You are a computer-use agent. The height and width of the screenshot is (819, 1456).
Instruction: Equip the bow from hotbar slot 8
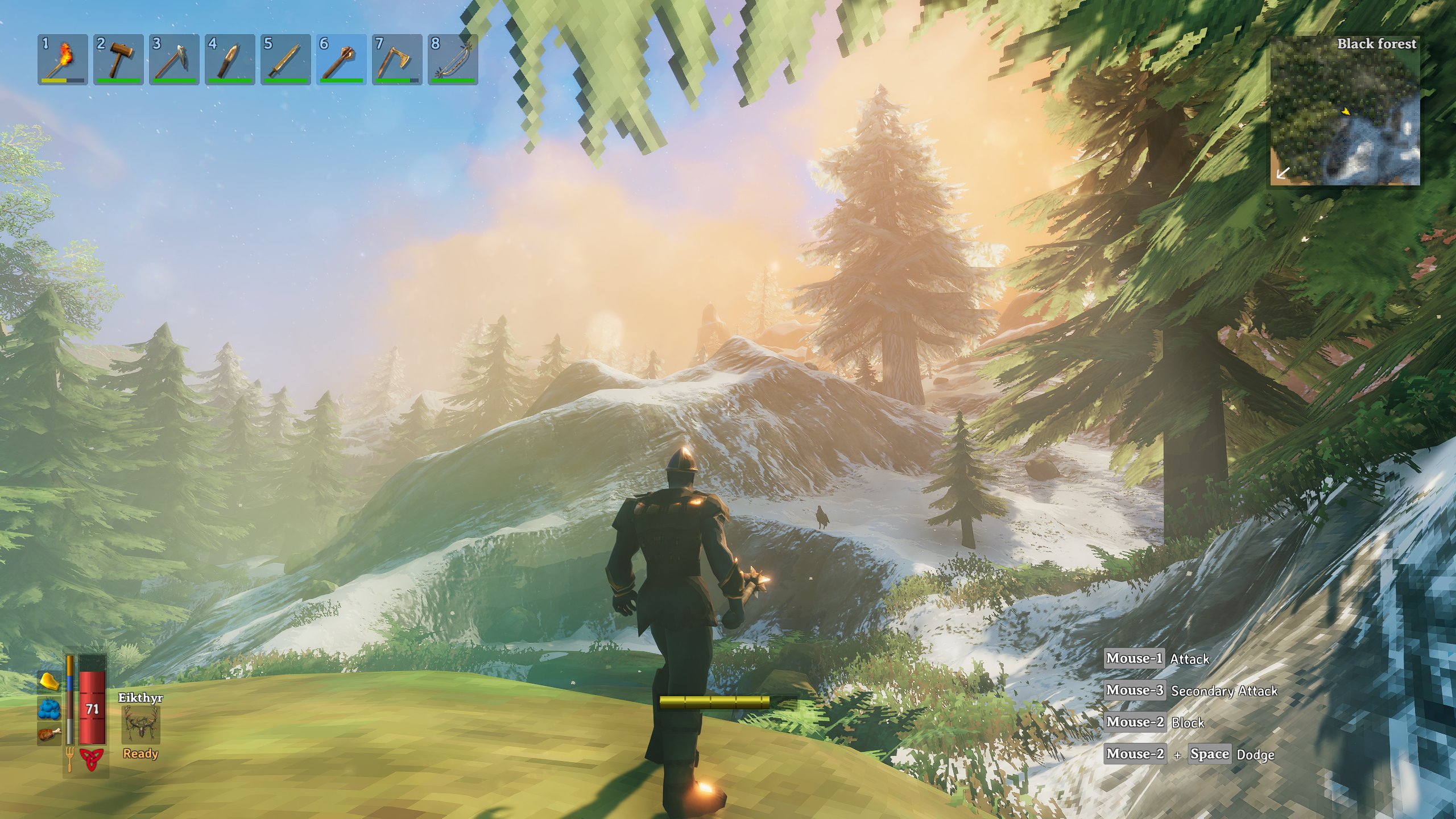[453, 59]
